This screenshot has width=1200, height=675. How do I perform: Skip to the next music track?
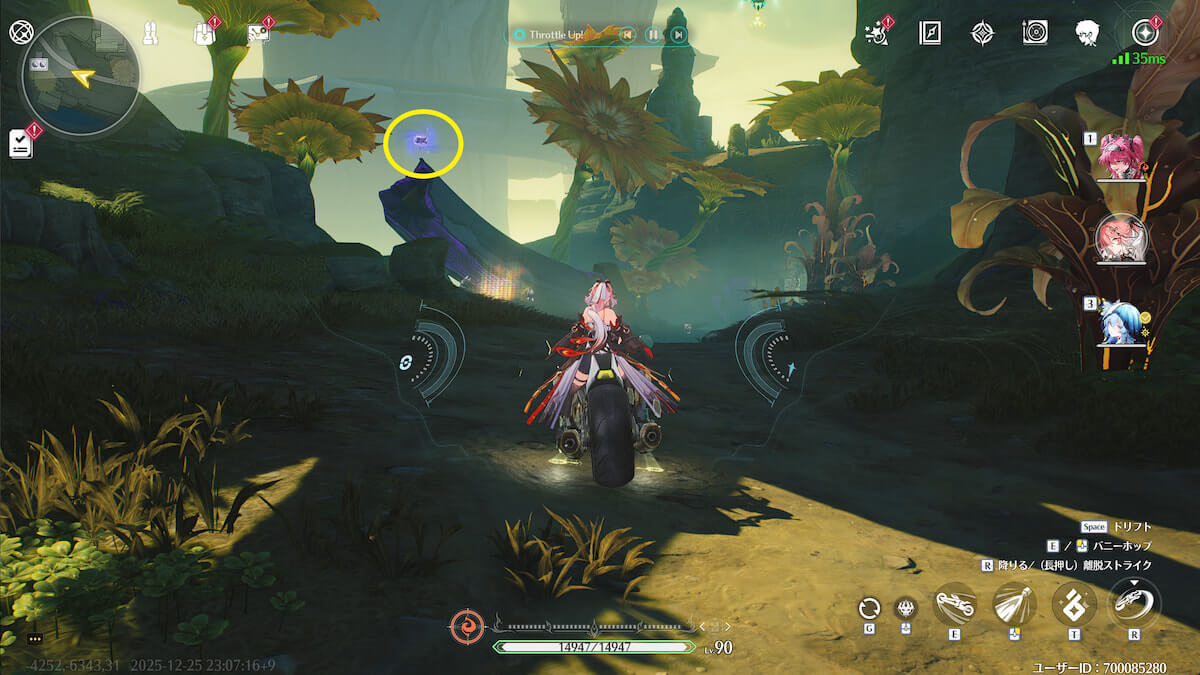coord(679,35)
